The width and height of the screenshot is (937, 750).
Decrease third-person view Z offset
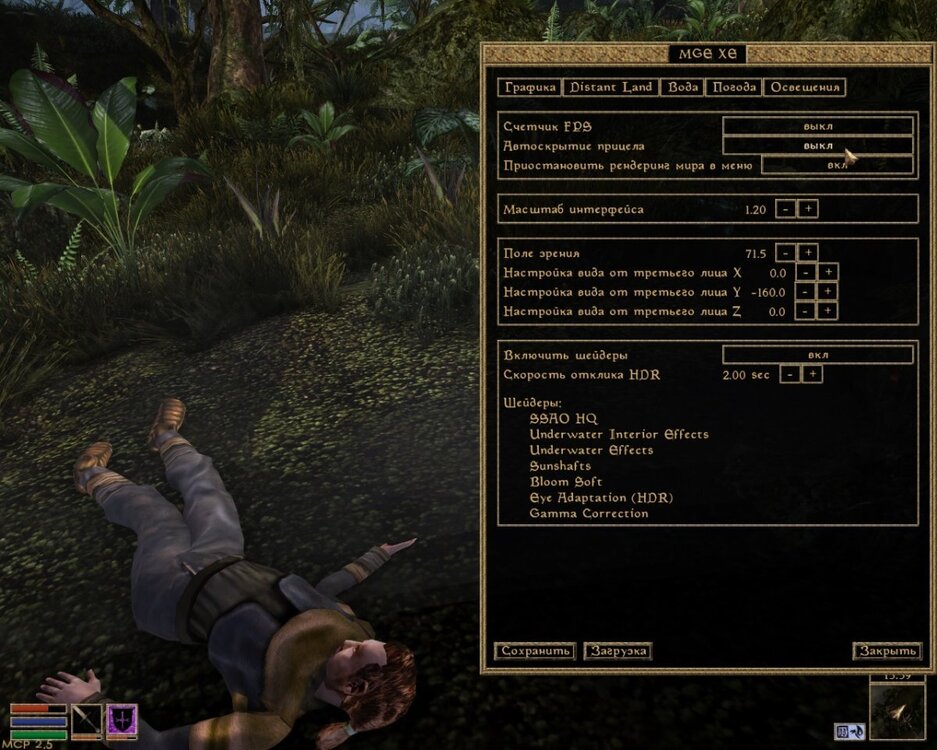click(804, 311)
